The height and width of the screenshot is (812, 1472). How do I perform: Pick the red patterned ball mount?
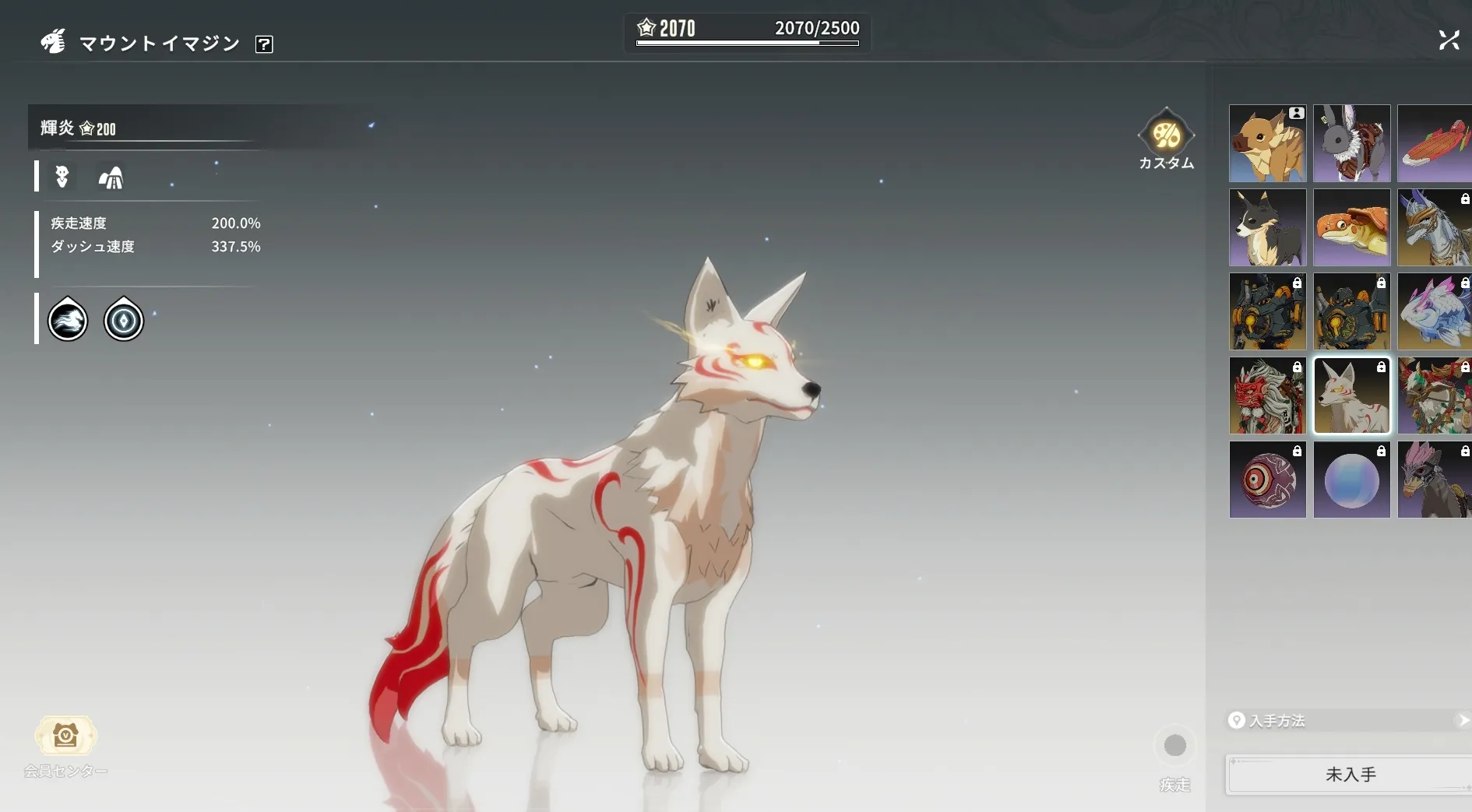point(1267,480)
